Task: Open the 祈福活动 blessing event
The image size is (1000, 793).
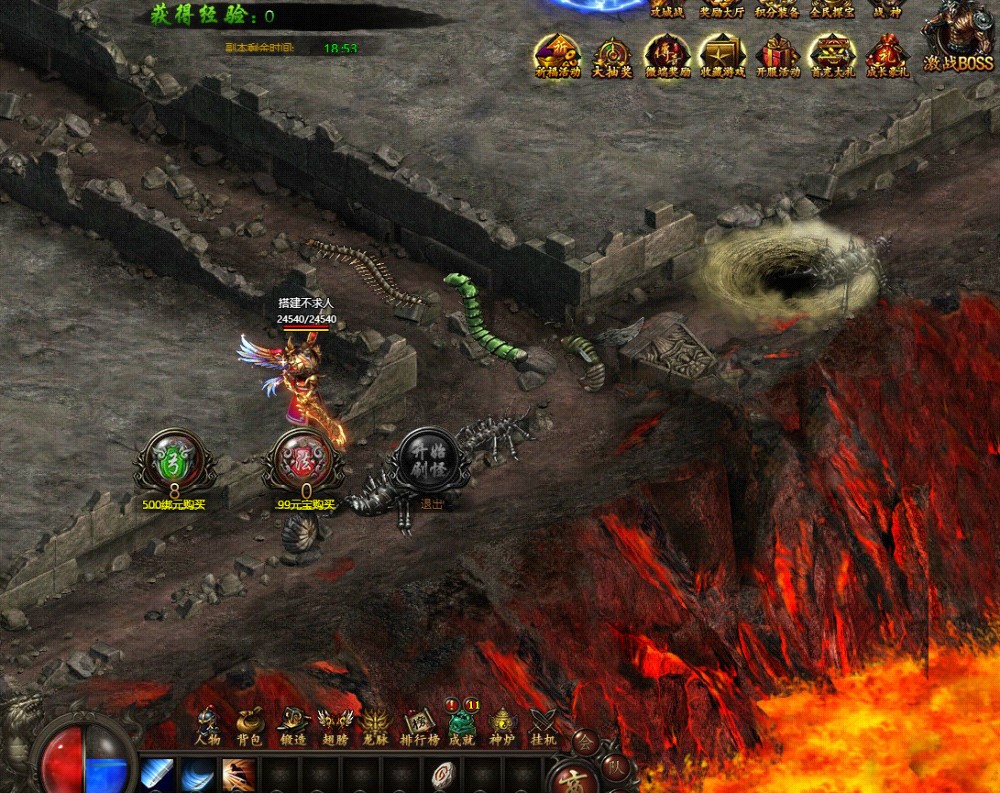Action: coord(557,54)
